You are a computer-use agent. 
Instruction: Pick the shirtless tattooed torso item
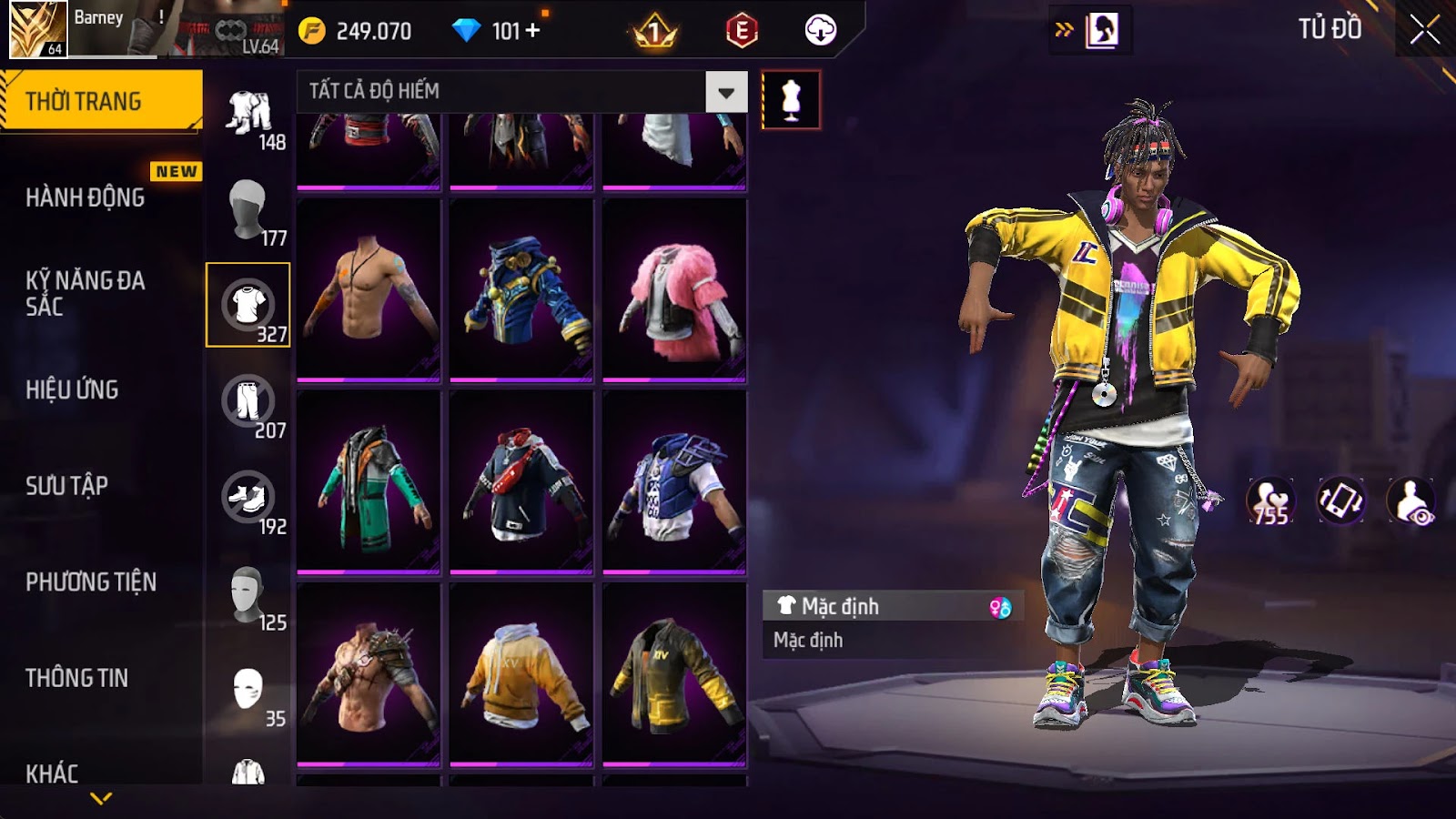tap(369, 289)
